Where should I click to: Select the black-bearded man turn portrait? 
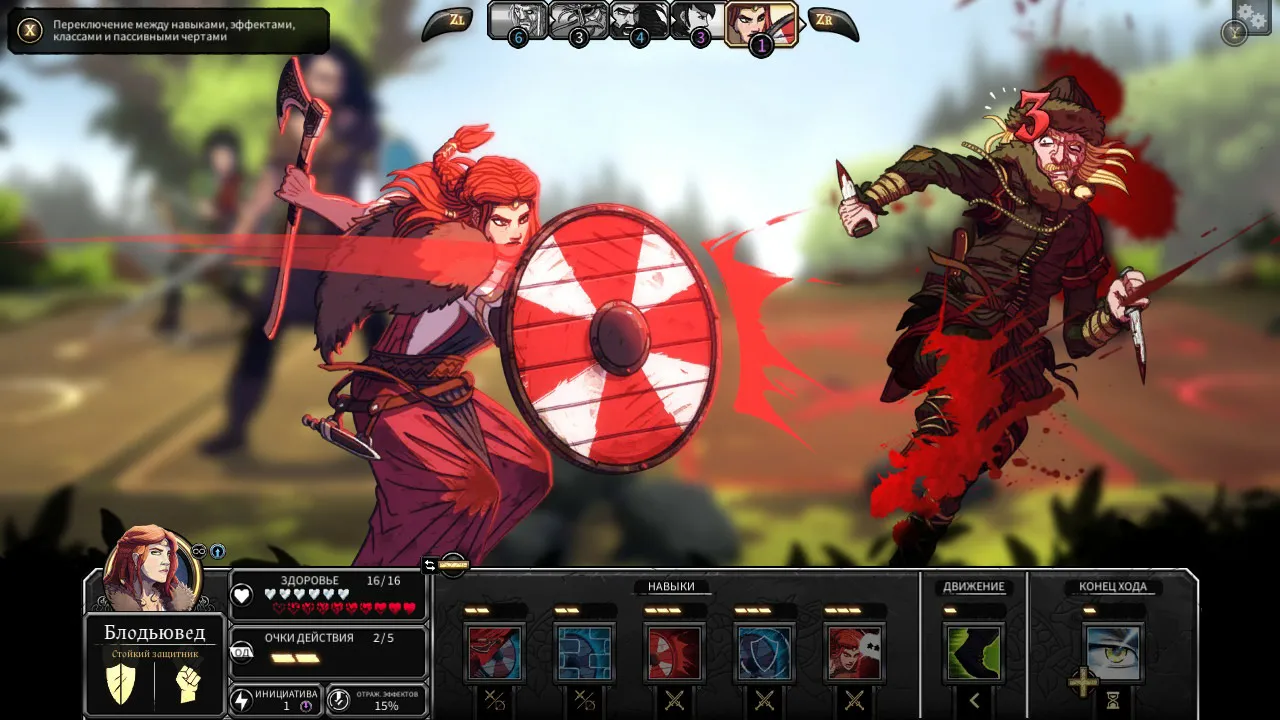tap(639, 21)
